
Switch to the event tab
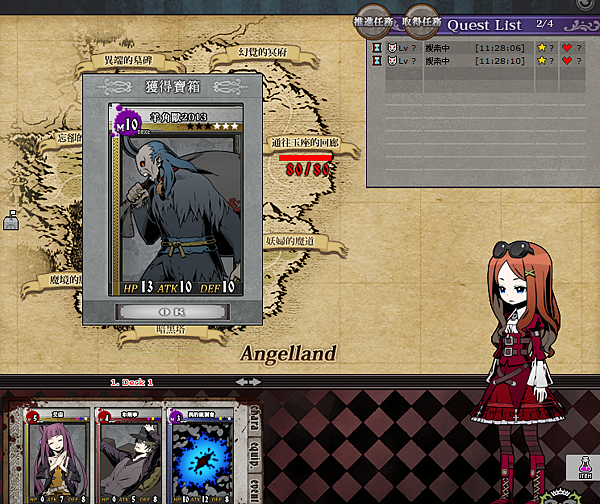pos(254,483)
